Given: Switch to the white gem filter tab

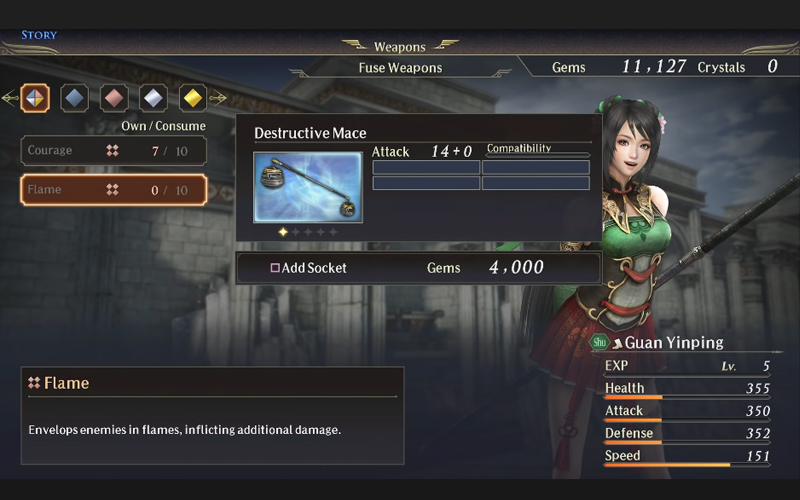Looking at the screenshot, I should (x=154, y=98).
